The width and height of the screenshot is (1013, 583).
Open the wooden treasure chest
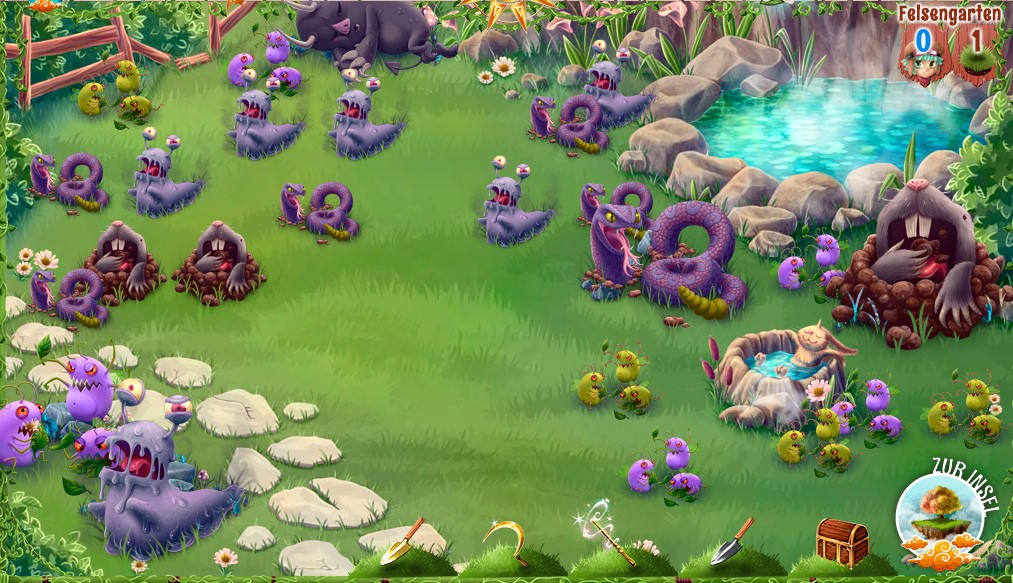point(842,542)
